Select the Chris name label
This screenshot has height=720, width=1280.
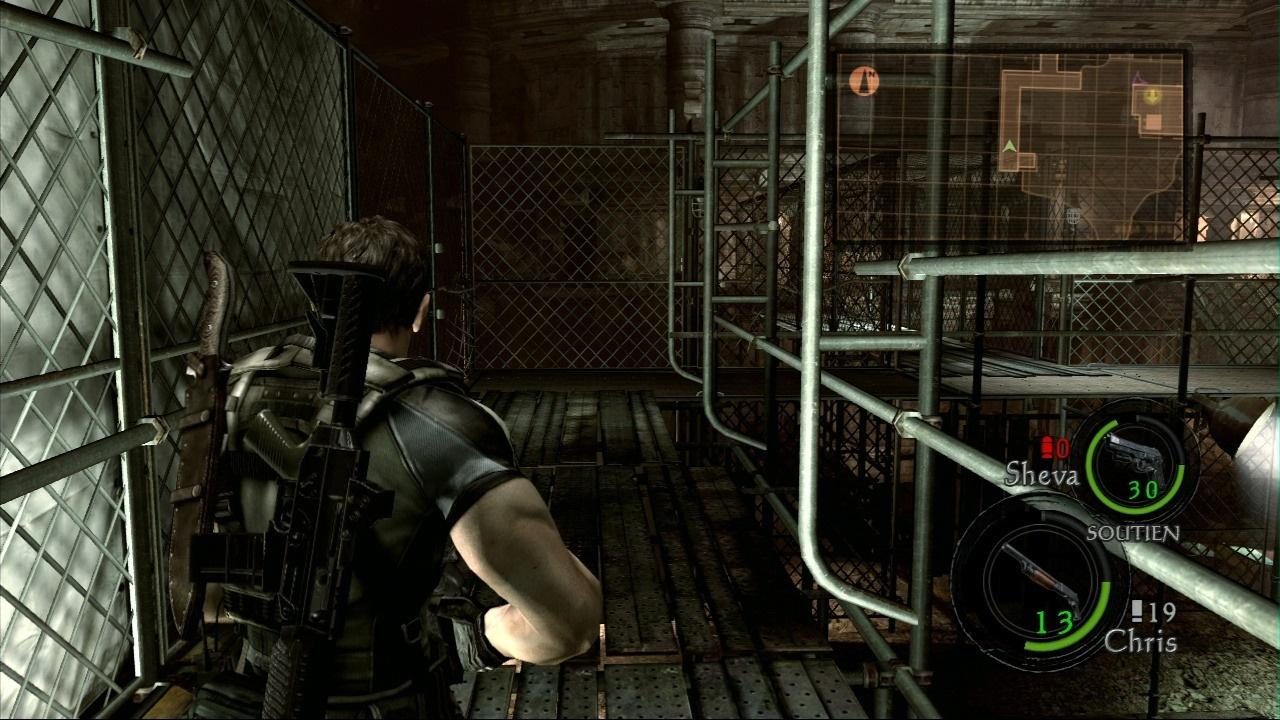click(1140, 640)
